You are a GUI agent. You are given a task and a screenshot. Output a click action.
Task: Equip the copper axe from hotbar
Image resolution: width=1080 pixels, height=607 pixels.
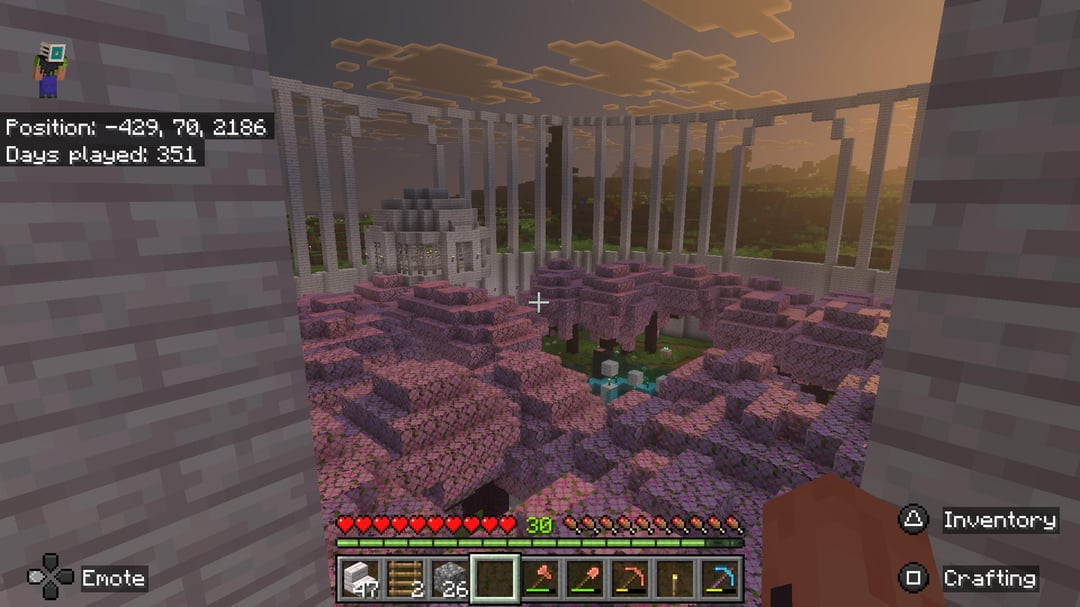[x=540, y=578]
